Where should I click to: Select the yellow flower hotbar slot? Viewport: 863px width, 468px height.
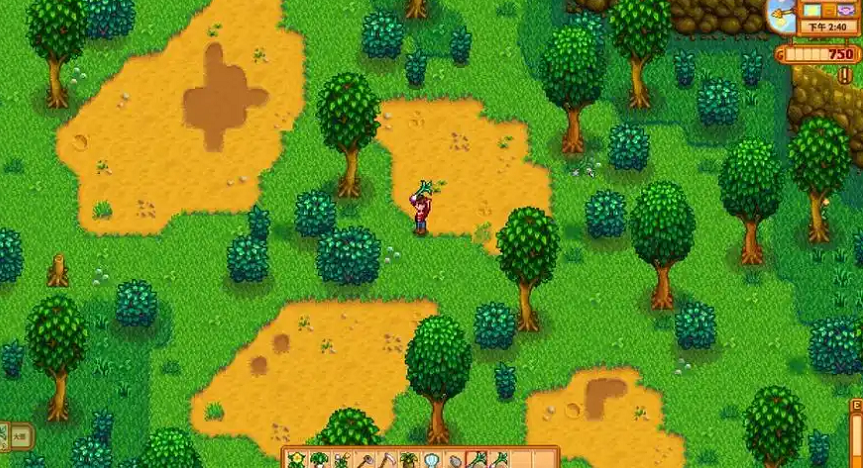[x=298, y=460]
